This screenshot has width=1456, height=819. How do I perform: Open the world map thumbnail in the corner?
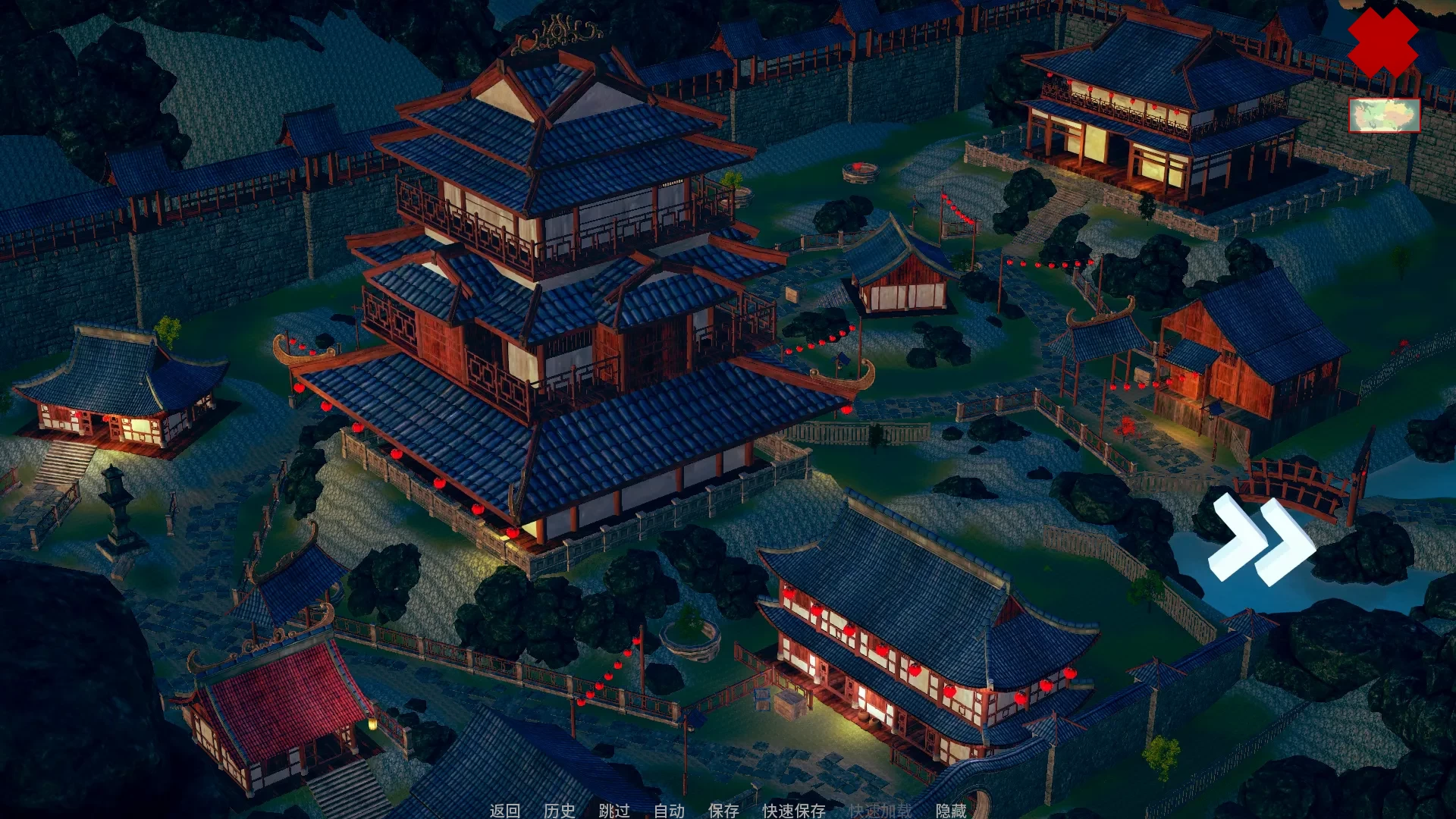1384,115
